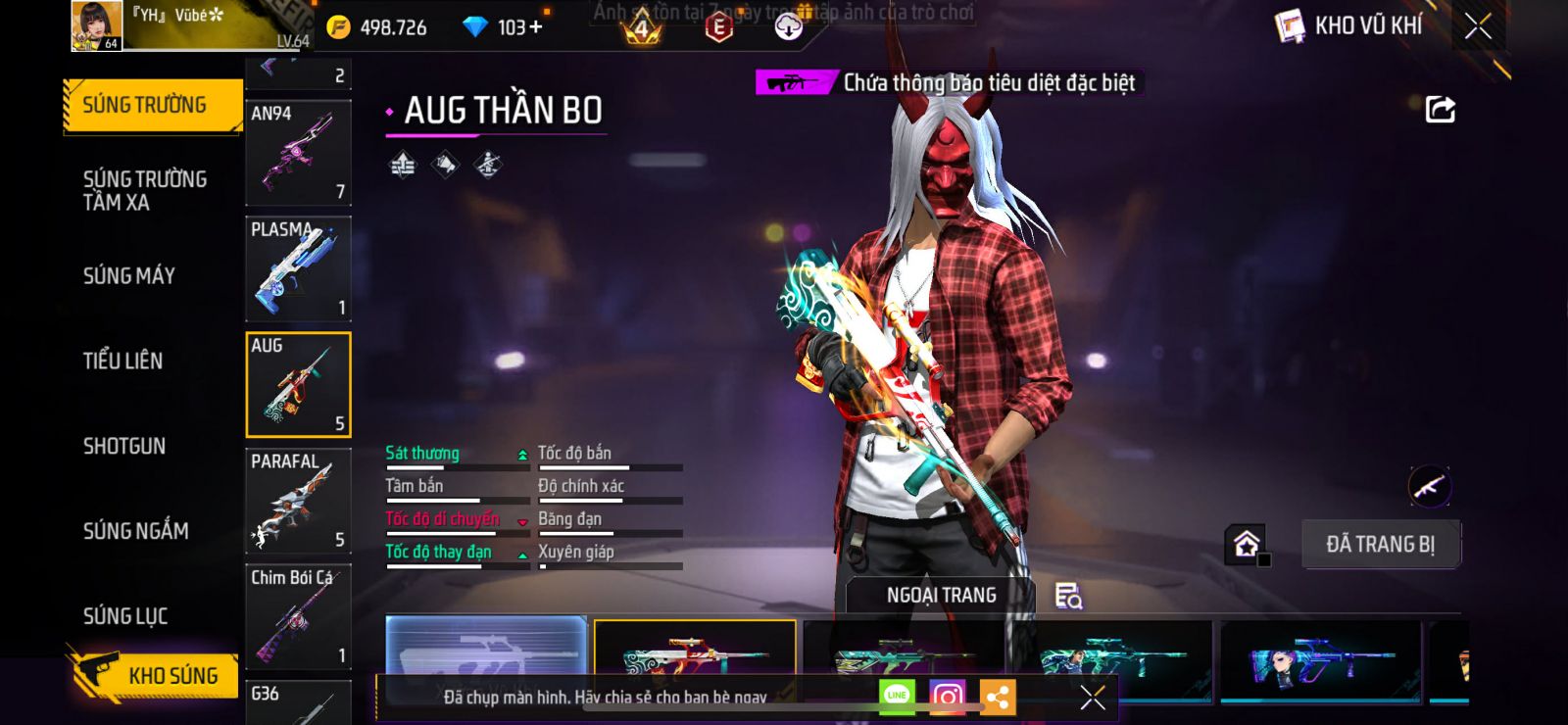The image size is (1568, 725).
Task: Open the SÚNG MÁY weapon category
Action: pyautogui.click(x=129, y=276)
